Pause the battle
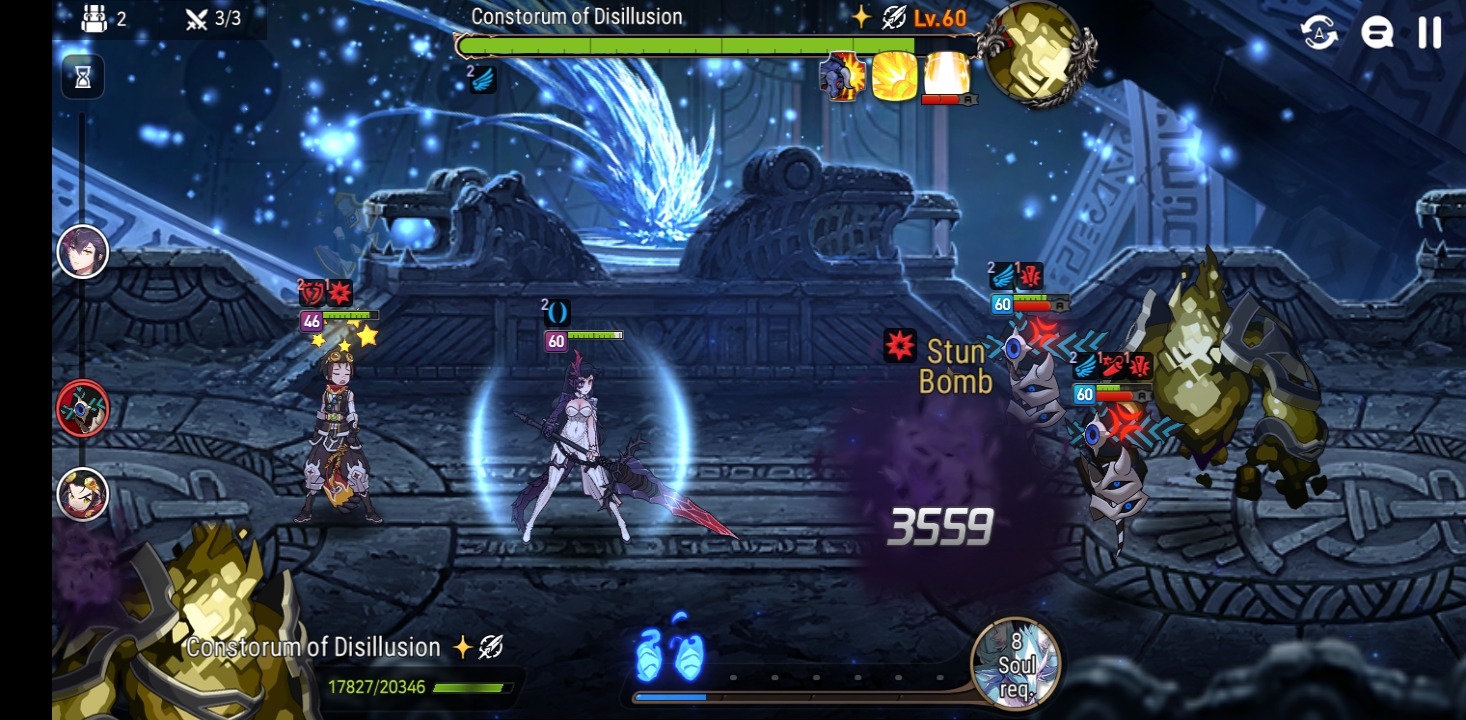The width and height of the screenshot is (1466, 720). pyautogui.click(x=1428, y=31)
